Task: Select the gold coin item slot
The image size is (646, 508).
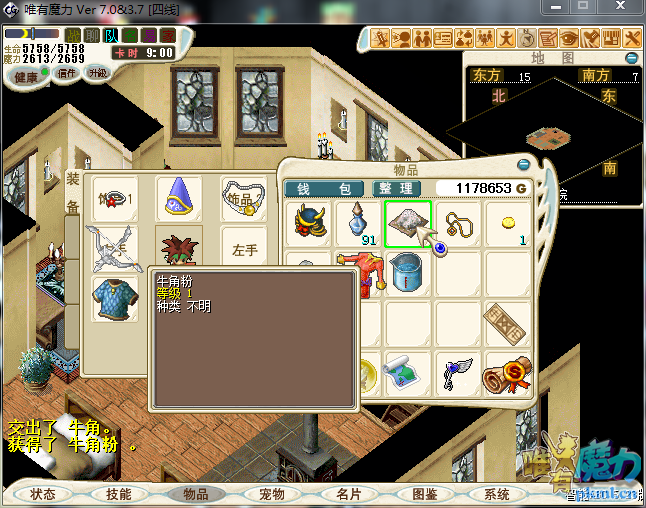Action: click(509, 223)
